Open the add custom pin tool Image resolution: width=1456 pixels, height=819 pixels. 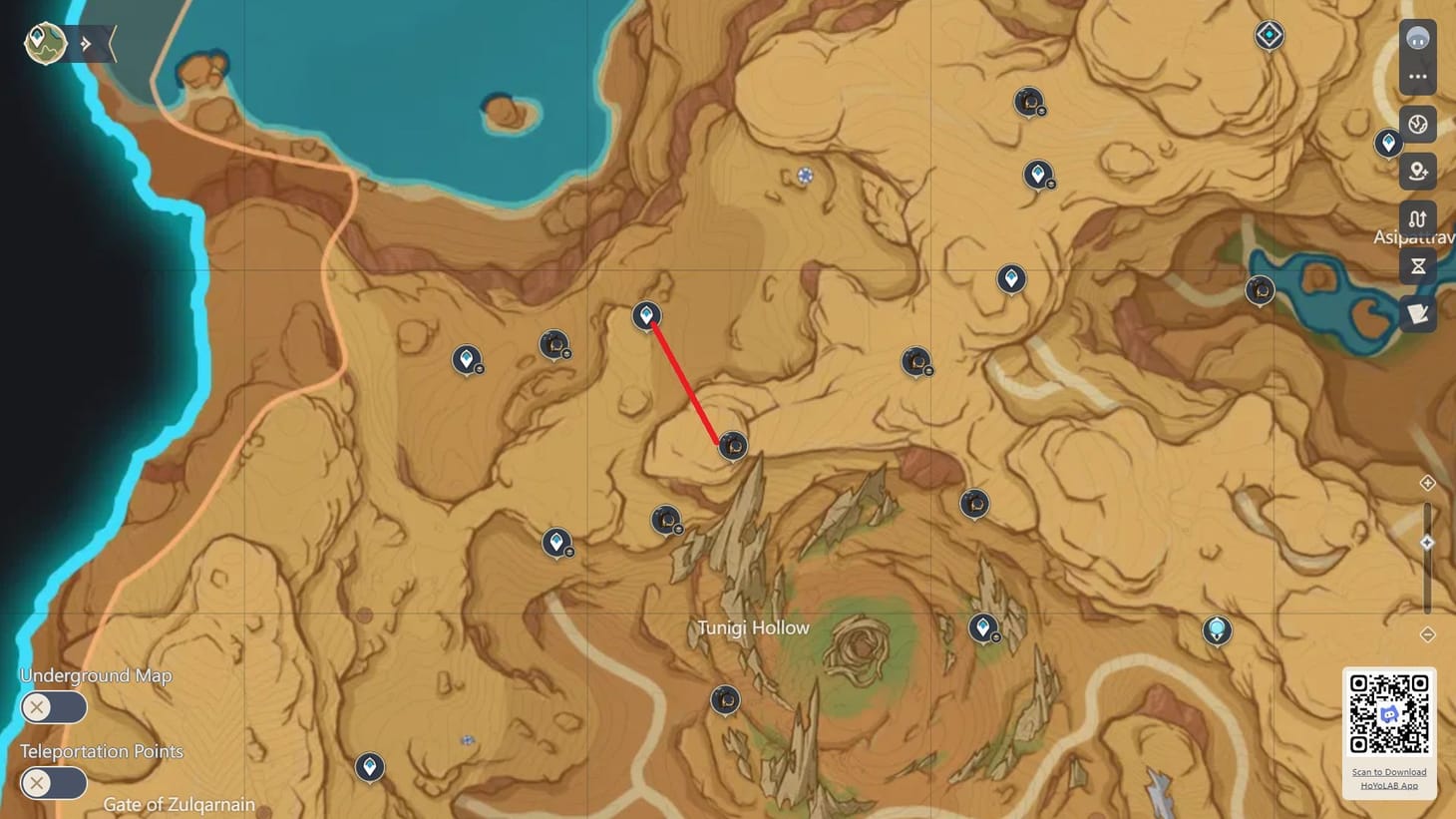[1417, 171]
